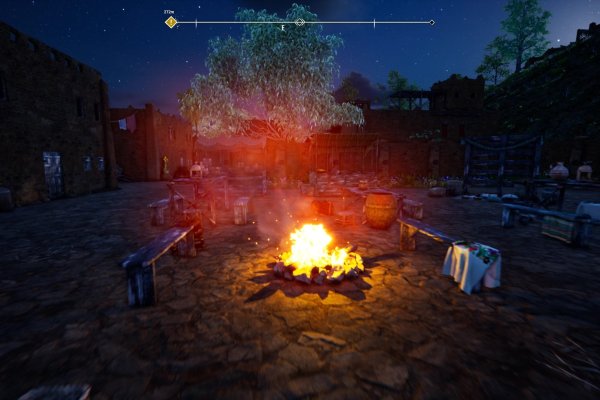This screenshot has height=400, width=600.
Task: Click the yellow quest marker on the compass
Action: tap(171, 21)
